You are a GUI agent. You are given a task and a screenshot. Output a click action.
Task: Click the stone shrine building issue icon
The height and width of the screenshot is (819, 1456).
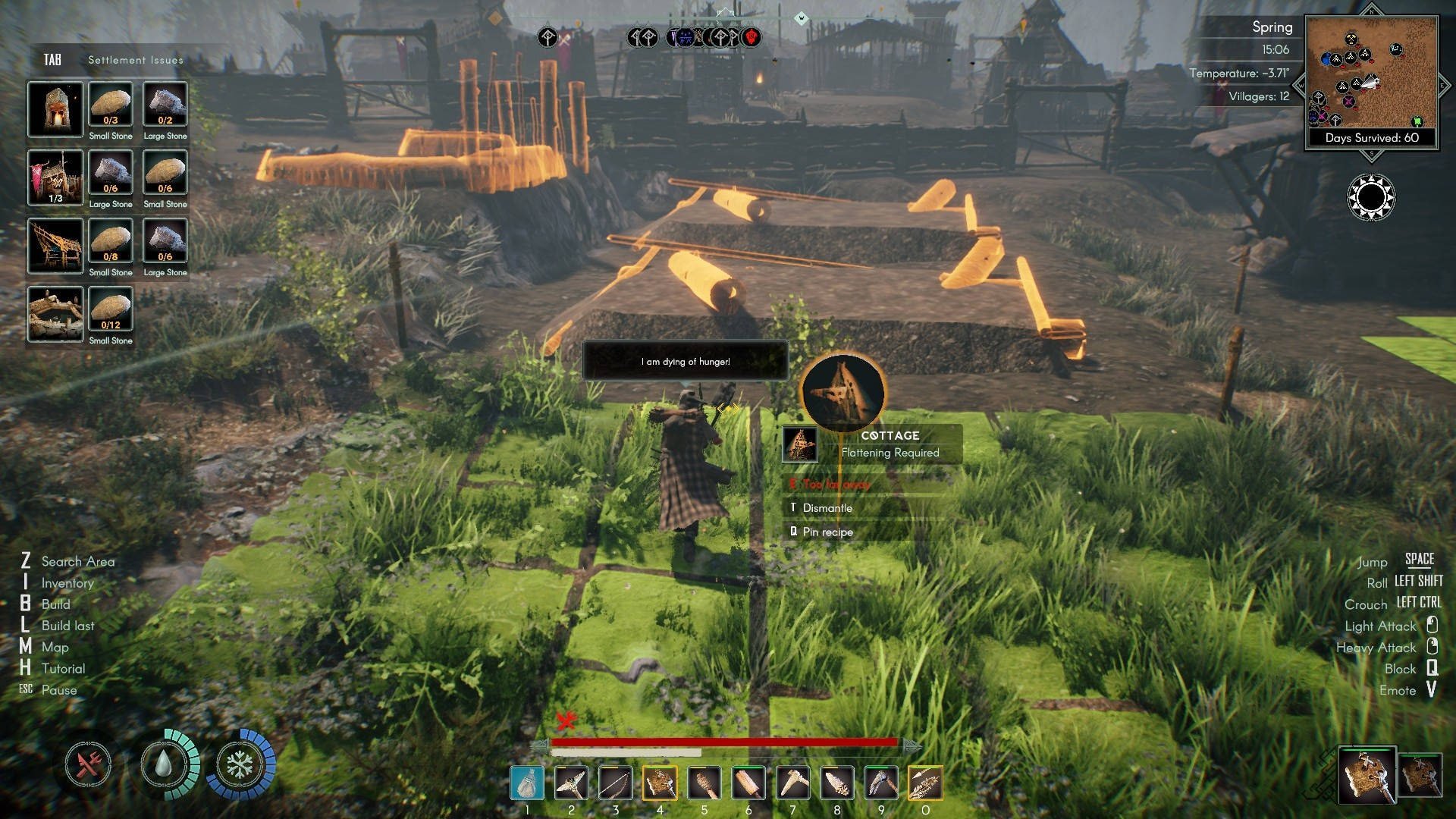[x=55, y=110]
